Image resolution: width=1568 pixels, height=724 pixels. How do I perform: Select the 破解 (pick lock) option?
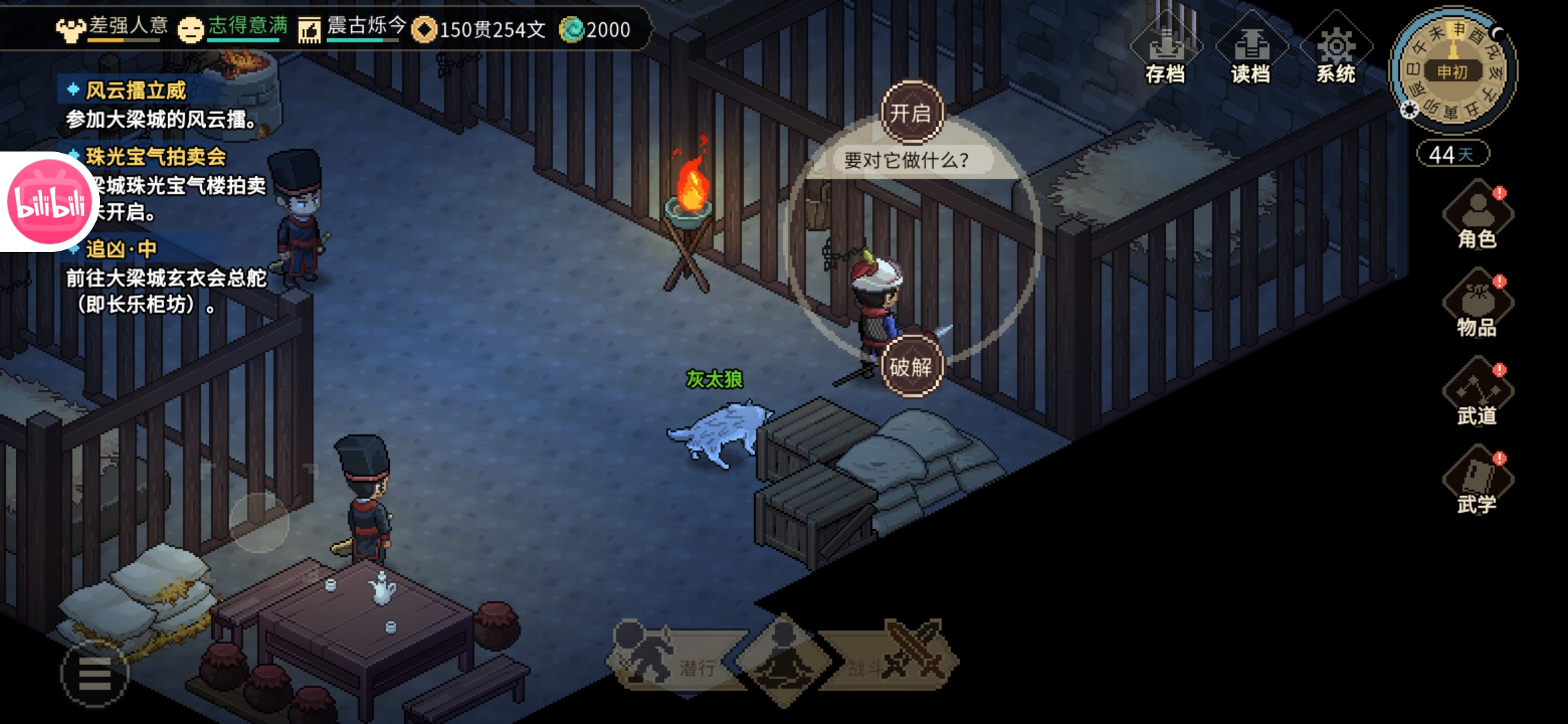pos(911,367)
